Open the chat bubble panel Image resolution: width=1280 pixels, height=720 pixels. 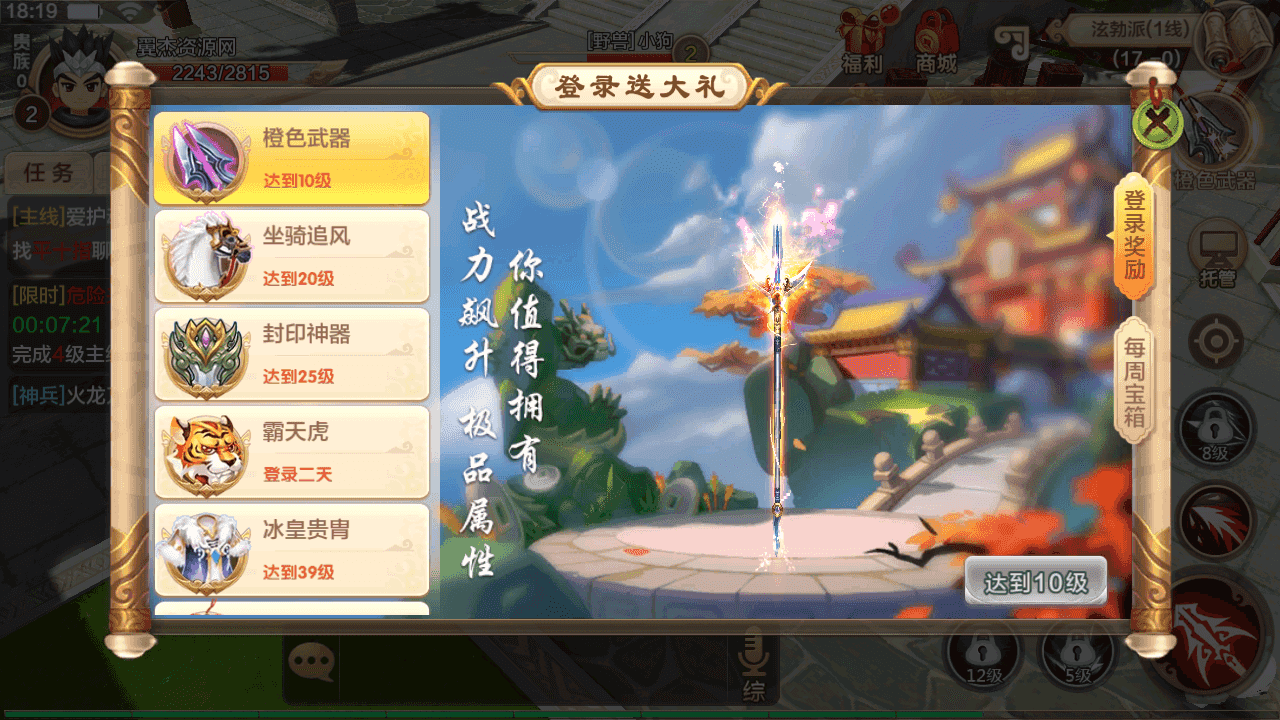[x=313, y=659]
